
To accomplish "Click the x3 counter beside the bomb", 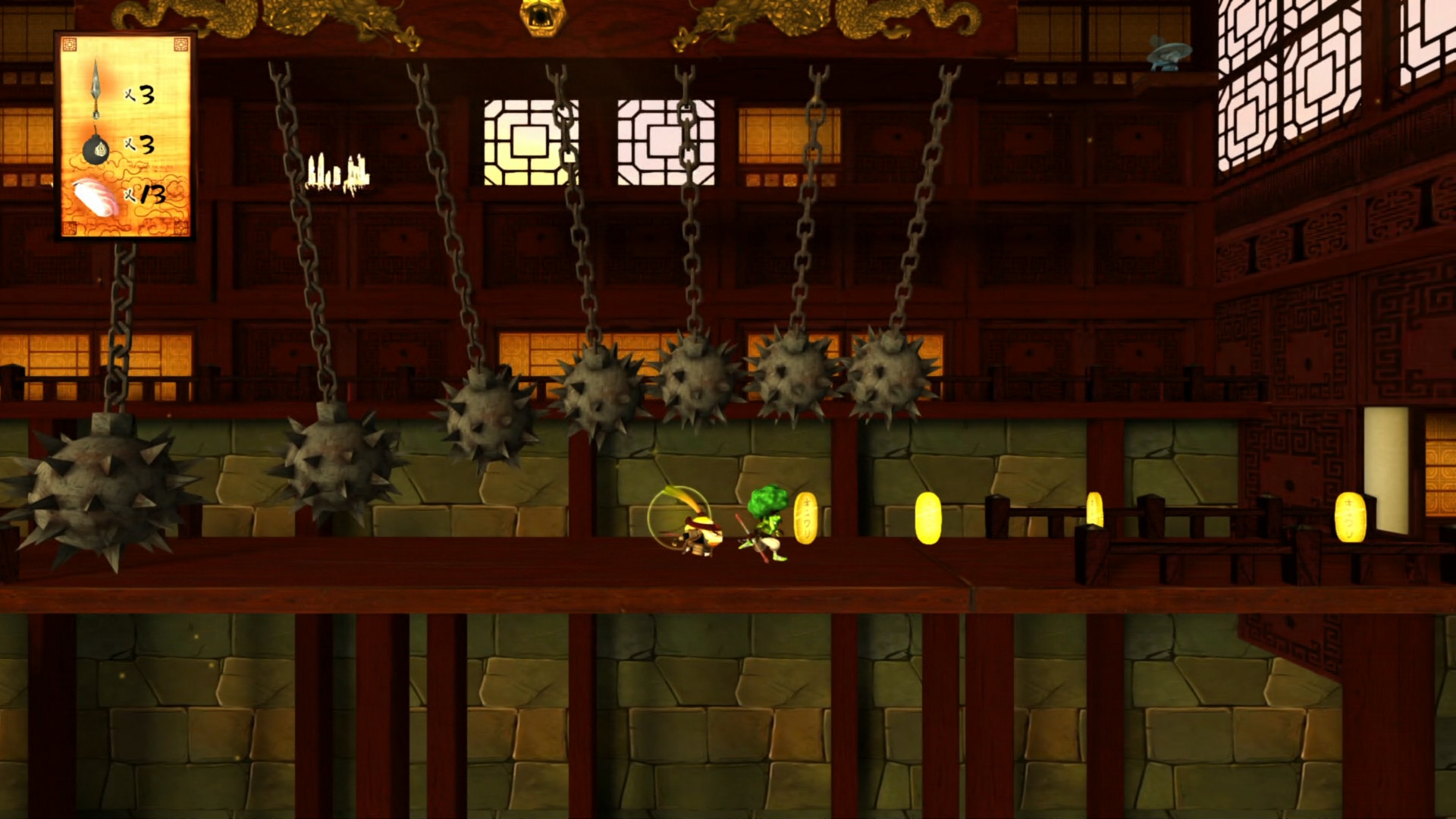I will (x=140, y=146).
